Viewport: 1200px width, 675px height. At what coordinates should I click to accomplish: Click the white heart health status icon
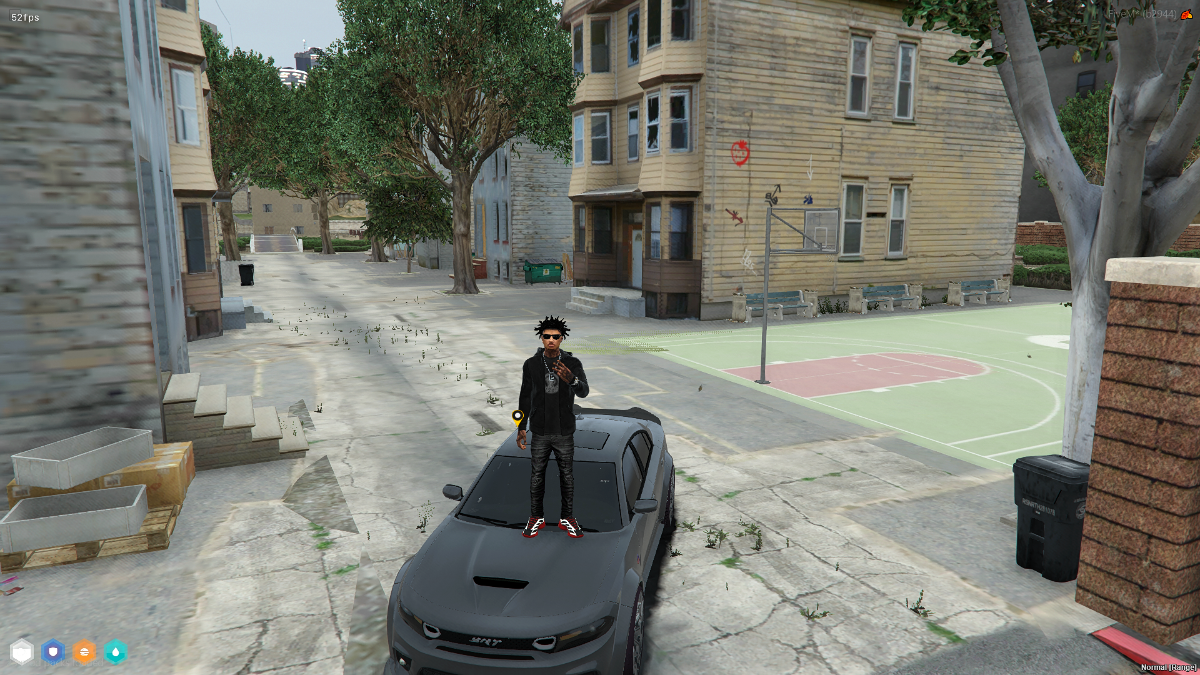tap(22, 652)
